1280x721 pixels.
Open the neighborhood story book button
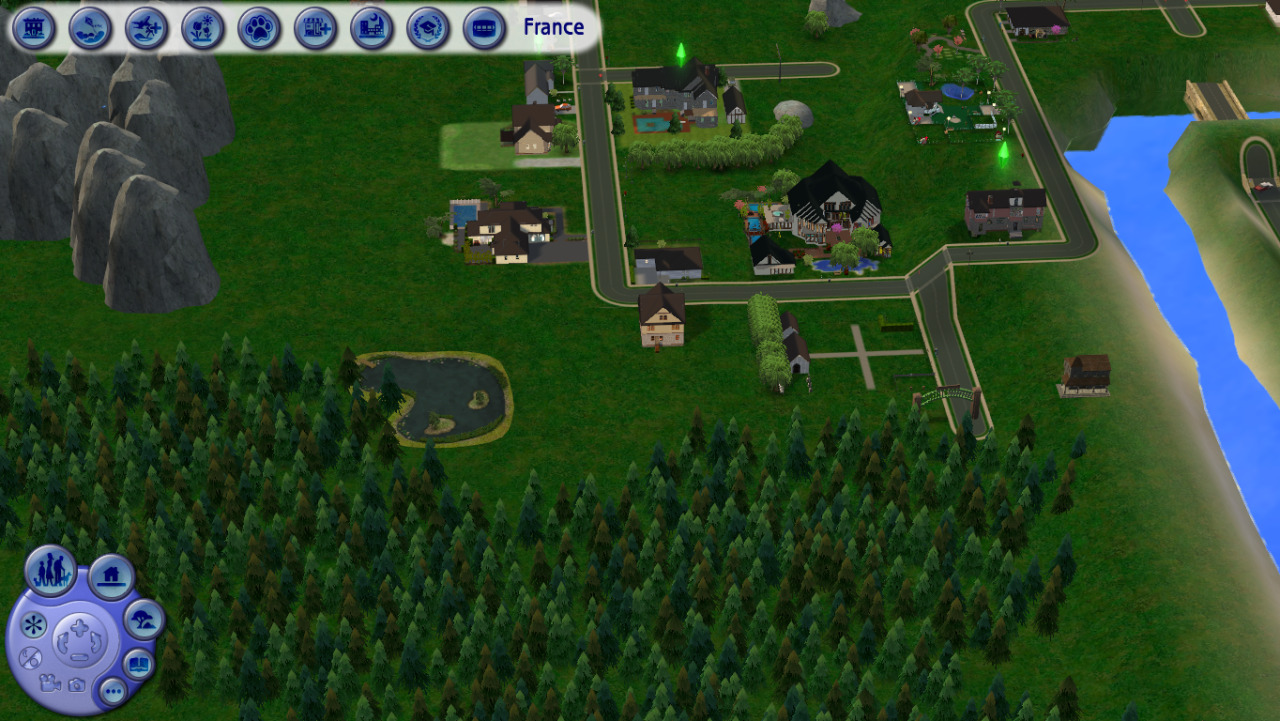click(x=138, y=664)
